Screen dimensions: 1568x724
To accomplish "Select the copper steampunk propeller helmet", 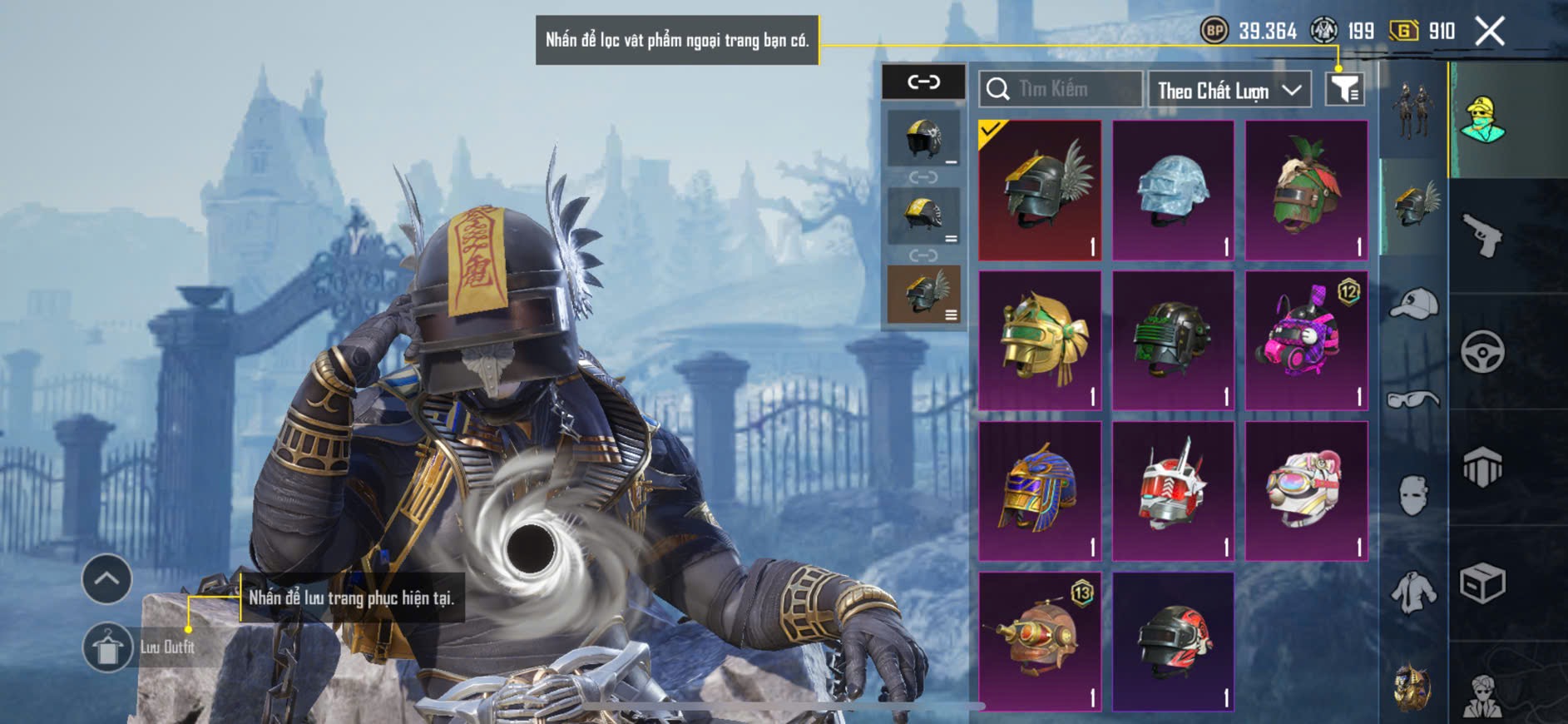I will coord(1040,641).
